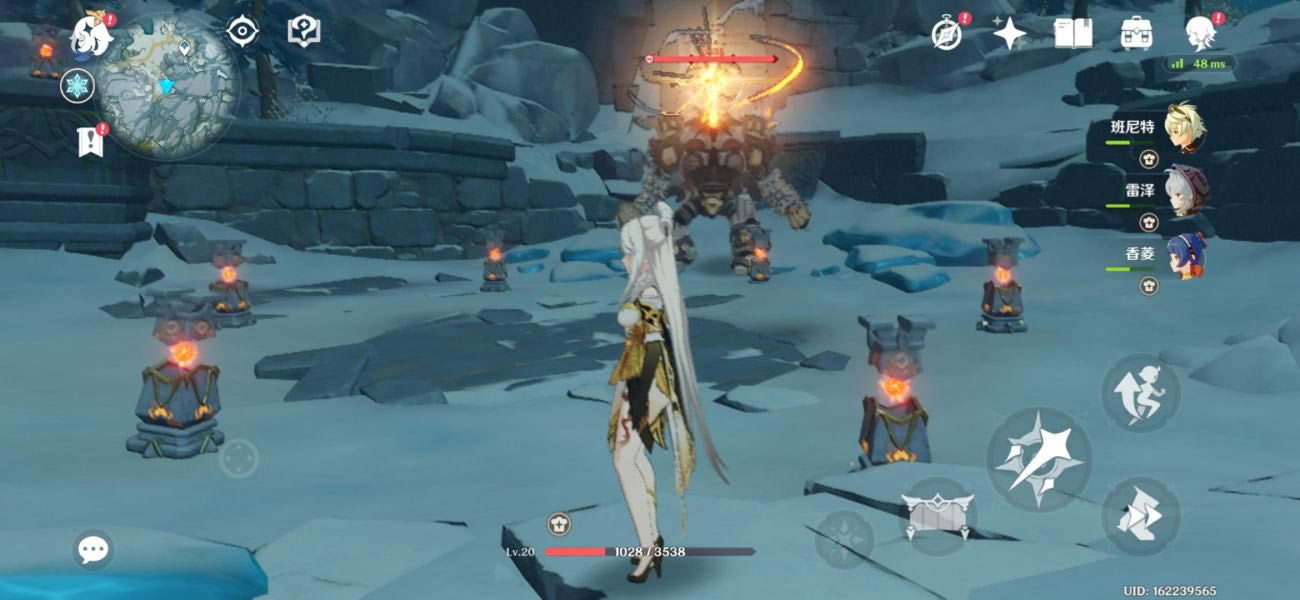The height and width of the screenshot is (600, 1300).
Task: Open the backpack inventory
Action: click(x=1136, y=33)
